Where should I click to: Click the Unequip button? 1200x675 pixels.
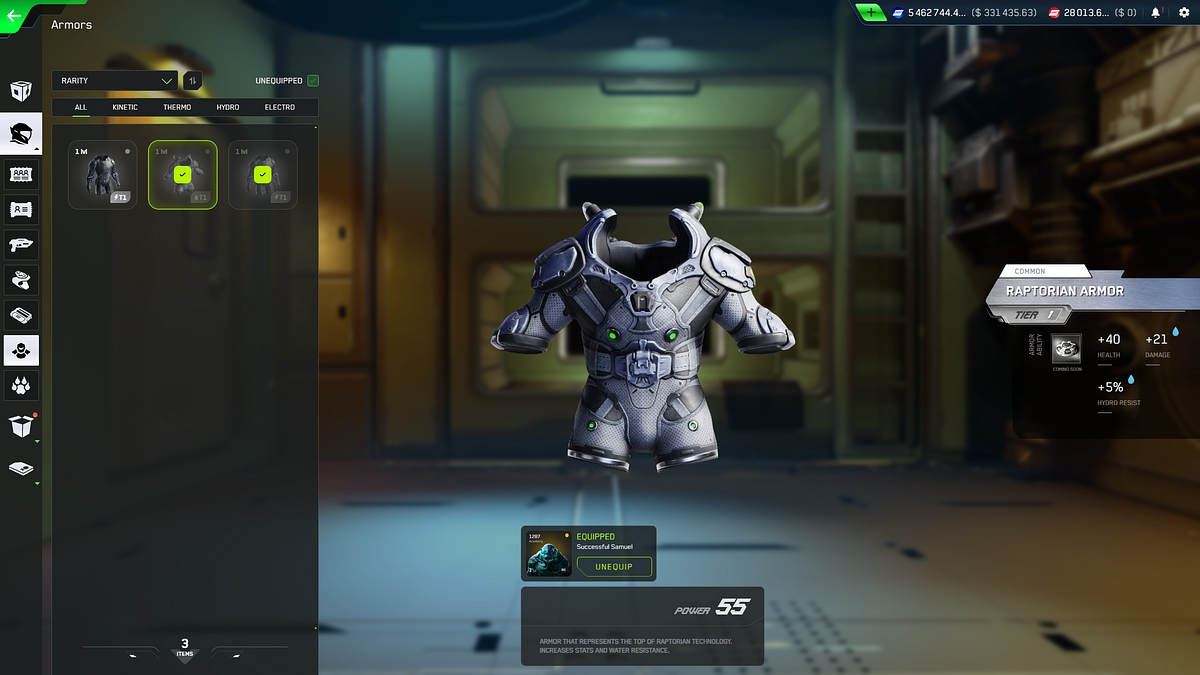click(x=614, y=567)
